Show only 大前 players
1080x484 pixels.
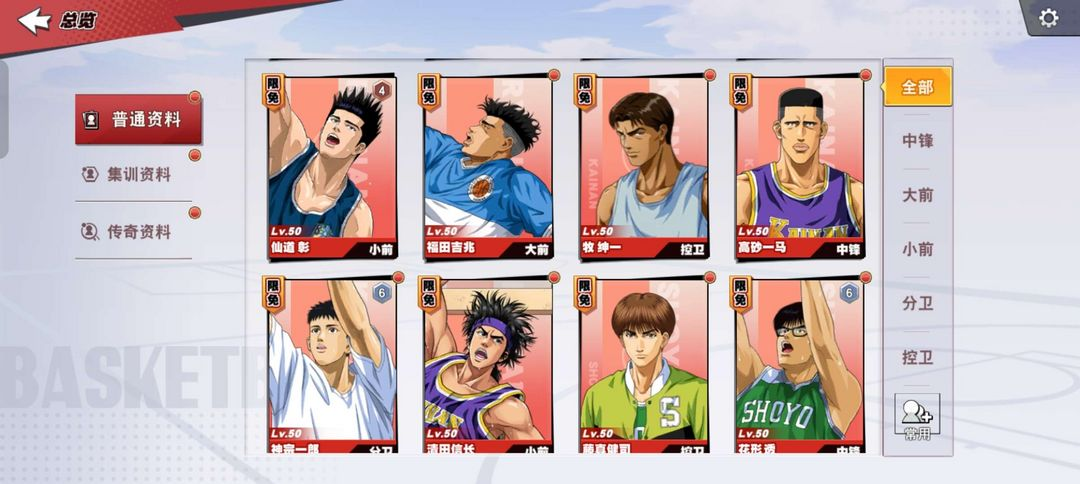point(917,195)
